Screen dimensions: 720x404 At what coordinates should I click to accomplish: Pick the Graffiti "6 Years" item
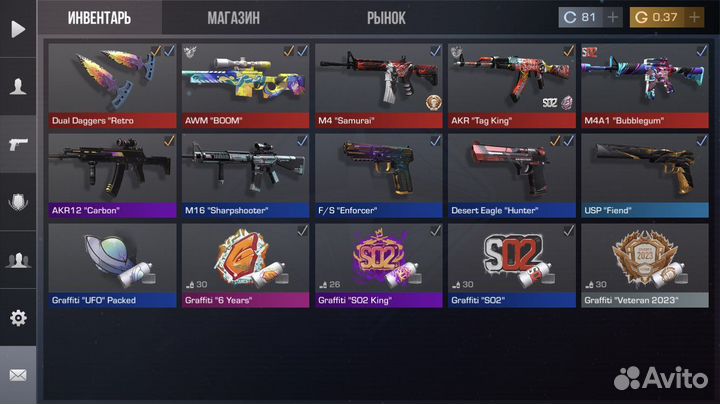[245, 264]
